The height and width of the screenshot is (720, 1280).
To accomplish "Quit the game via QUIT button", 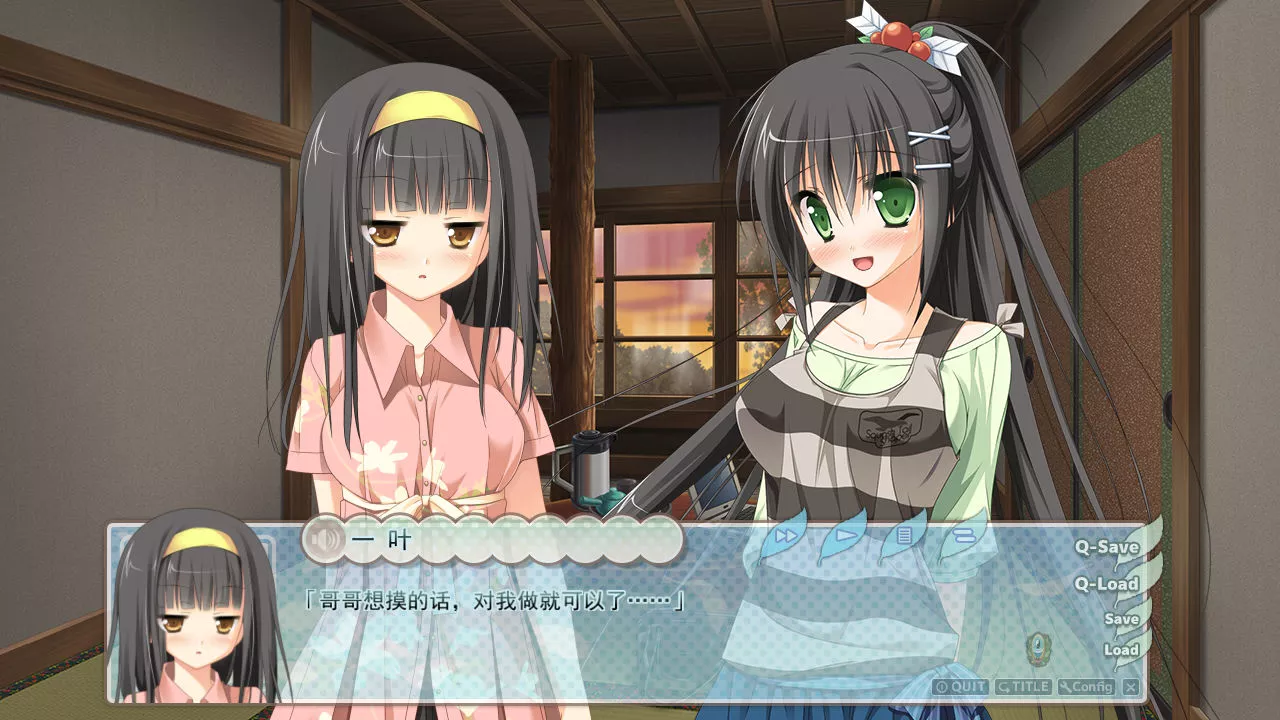I will [x=960, y=687].
